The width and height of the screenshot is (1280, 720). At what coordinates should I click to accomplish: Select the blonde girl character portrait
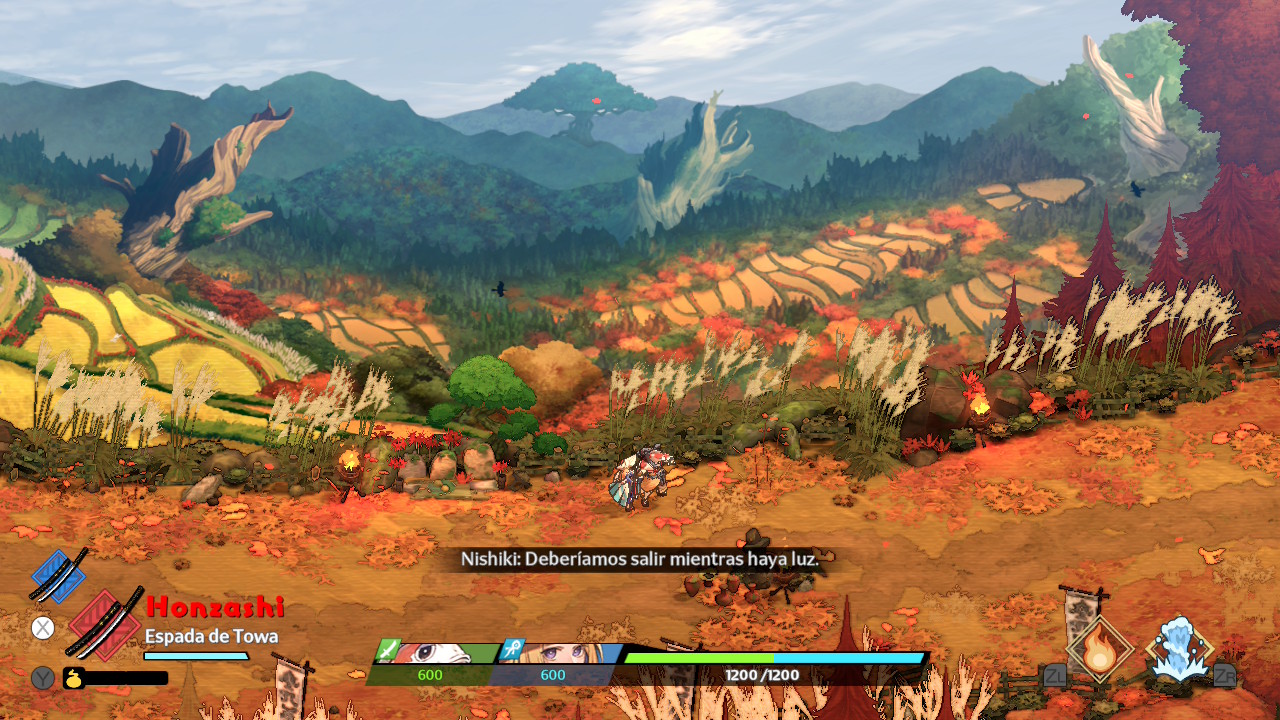coord(560,653)
